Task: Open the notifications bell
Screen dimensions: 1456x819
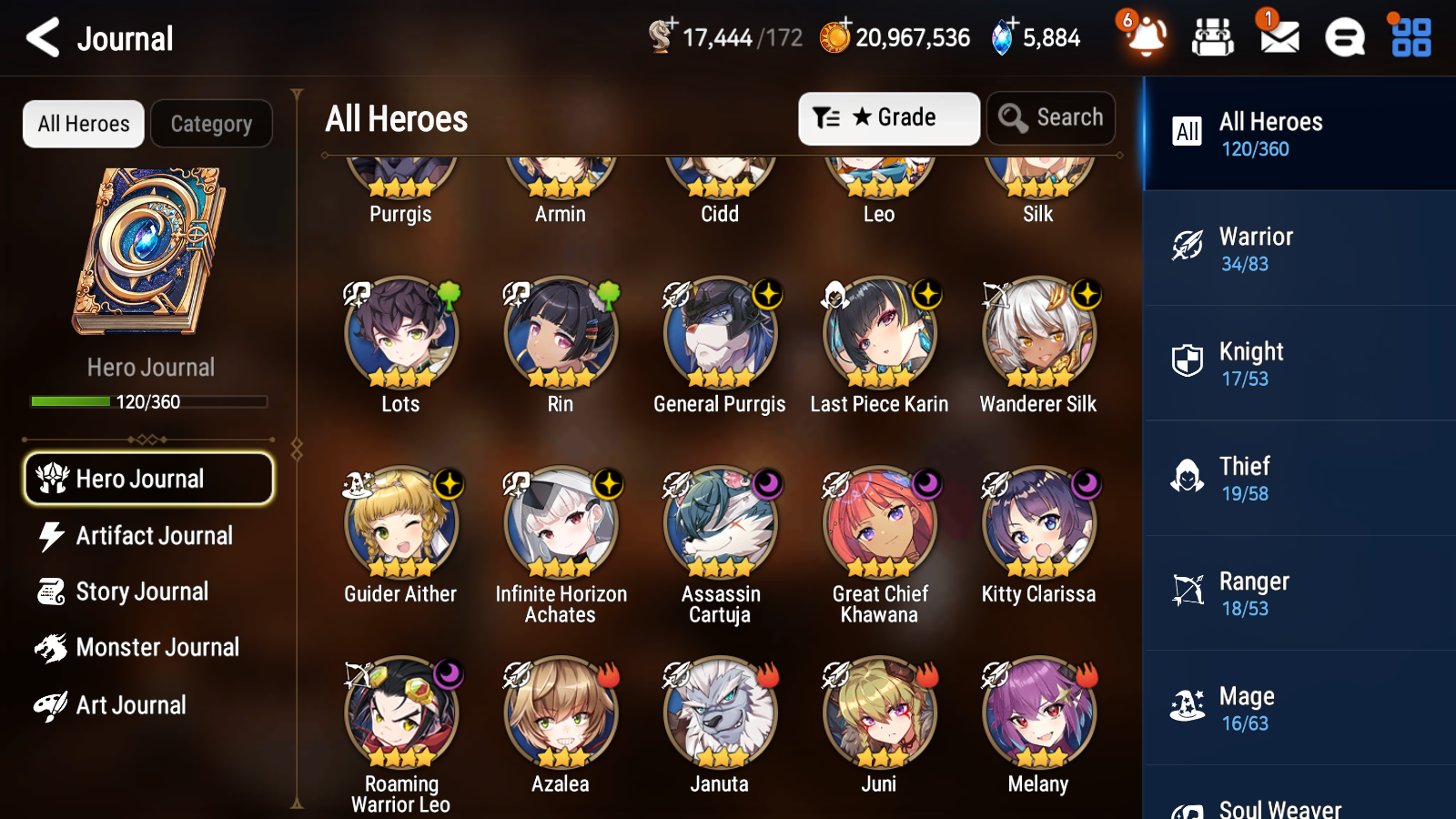Action: point(1146,38)
